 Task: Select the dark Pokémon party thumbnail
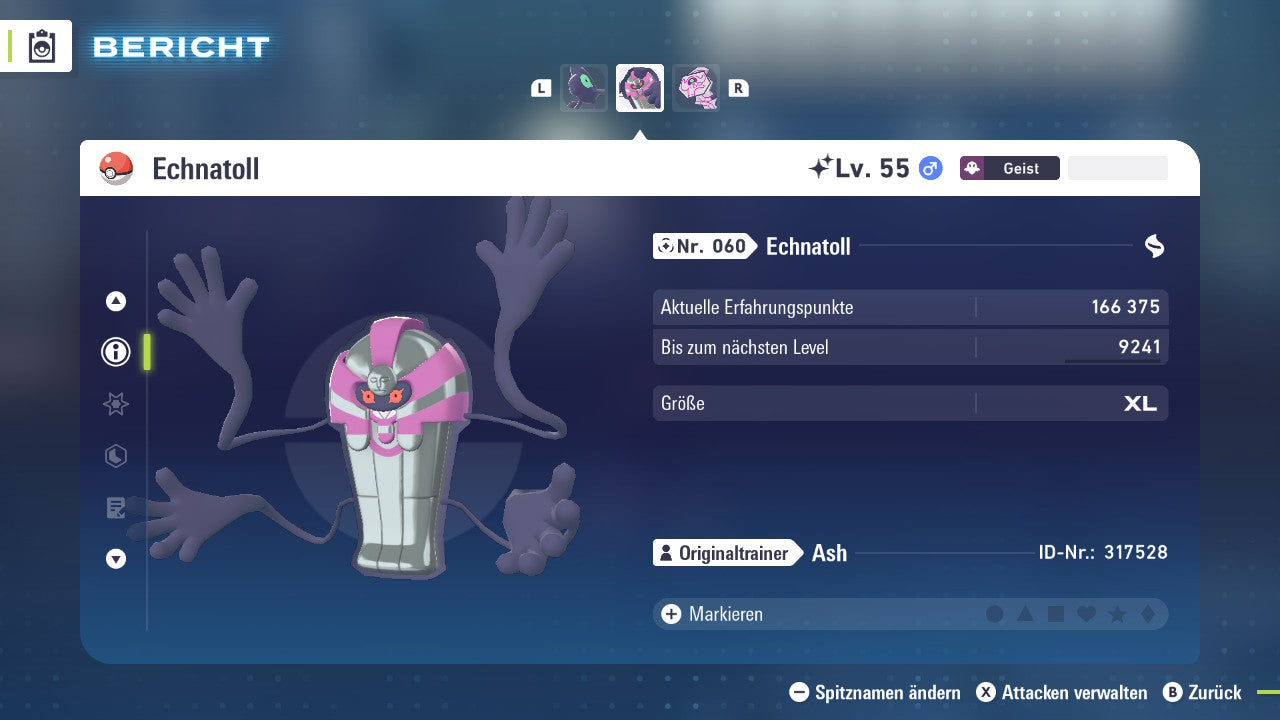584,88
